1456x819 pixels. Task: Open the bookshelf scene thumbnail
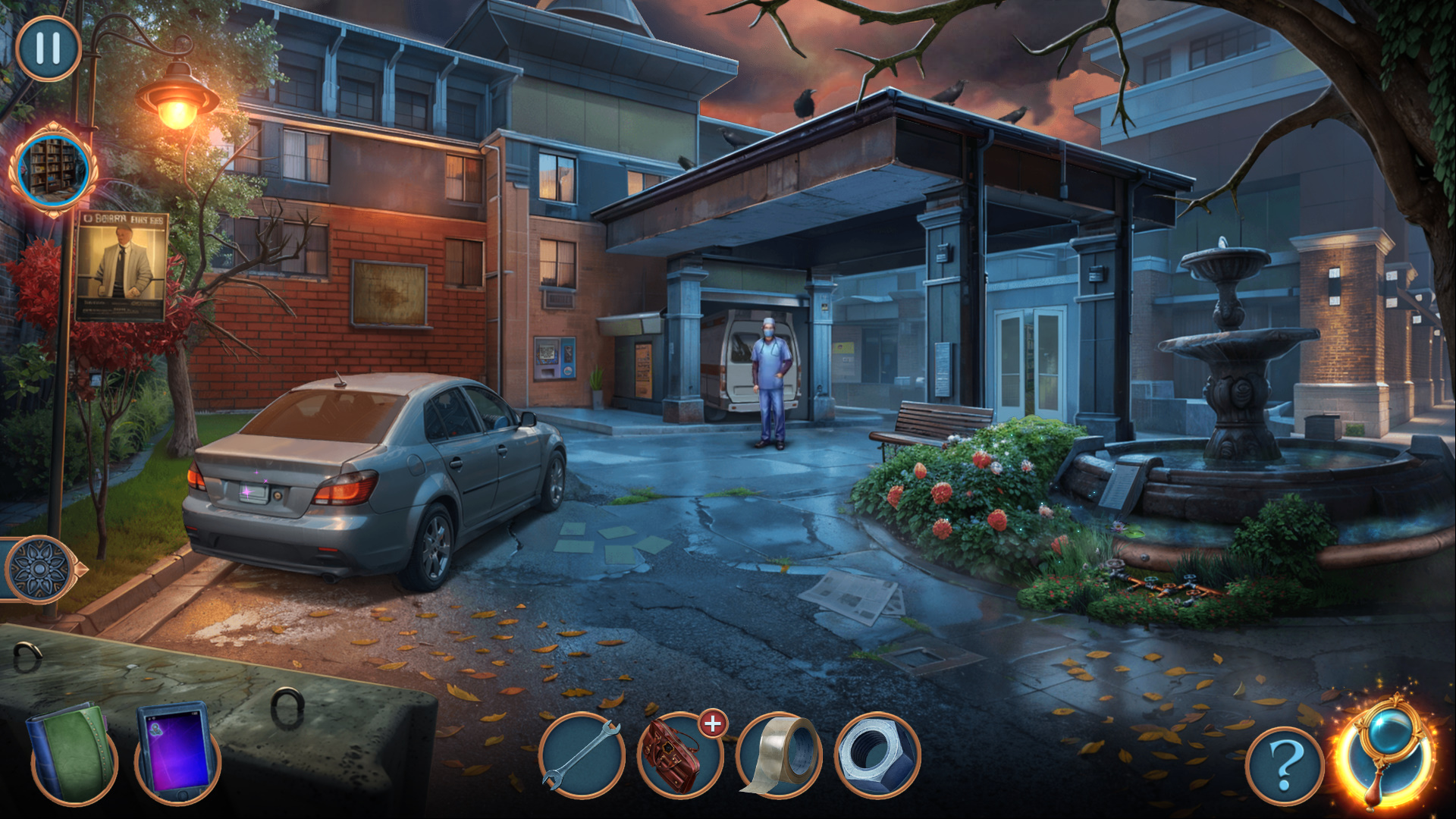click(x=53, y=169)
